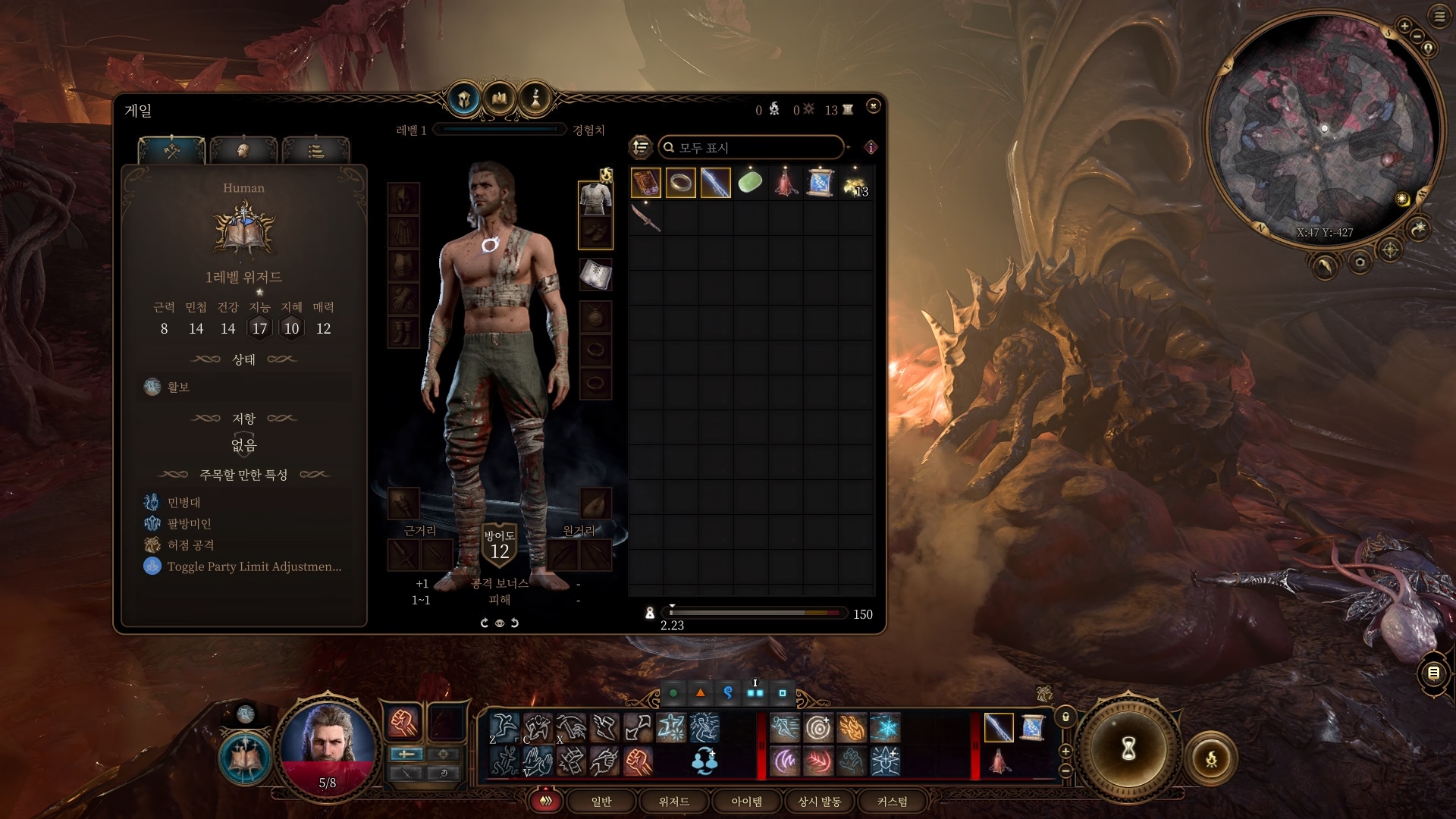
Task: Open the spellbook tab icon
Action: click(500, 99)
